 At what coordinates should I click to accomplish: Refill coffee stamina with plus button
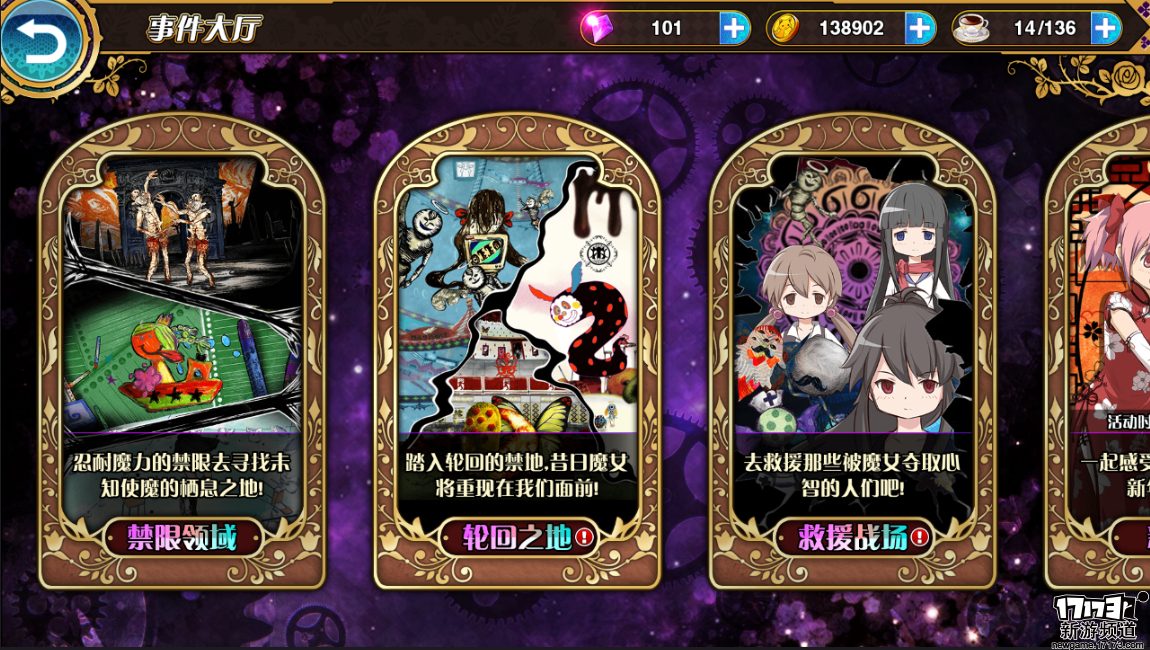(1104, 28)
